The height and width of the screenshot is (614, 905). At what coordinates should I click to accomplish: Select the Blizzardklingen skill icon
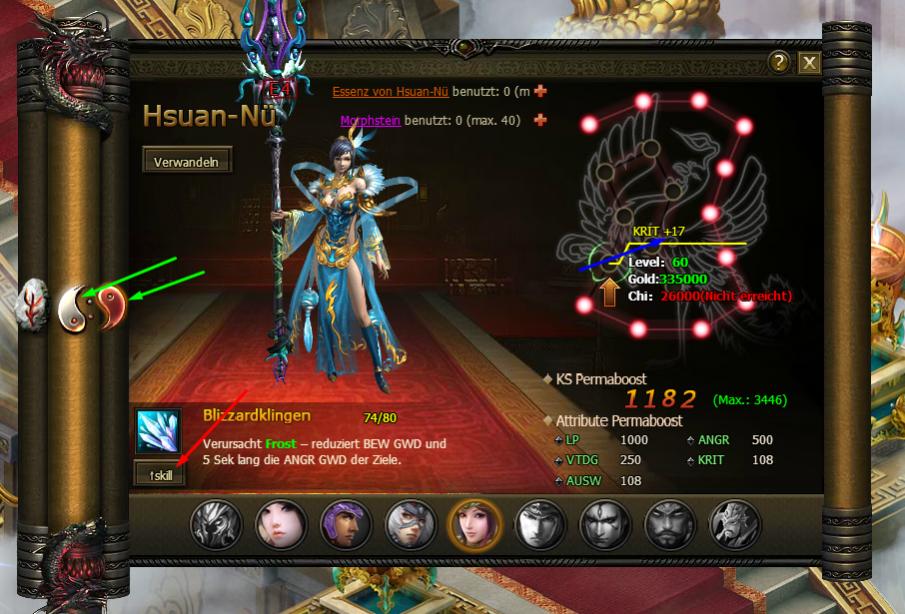[x=158, y=432]
